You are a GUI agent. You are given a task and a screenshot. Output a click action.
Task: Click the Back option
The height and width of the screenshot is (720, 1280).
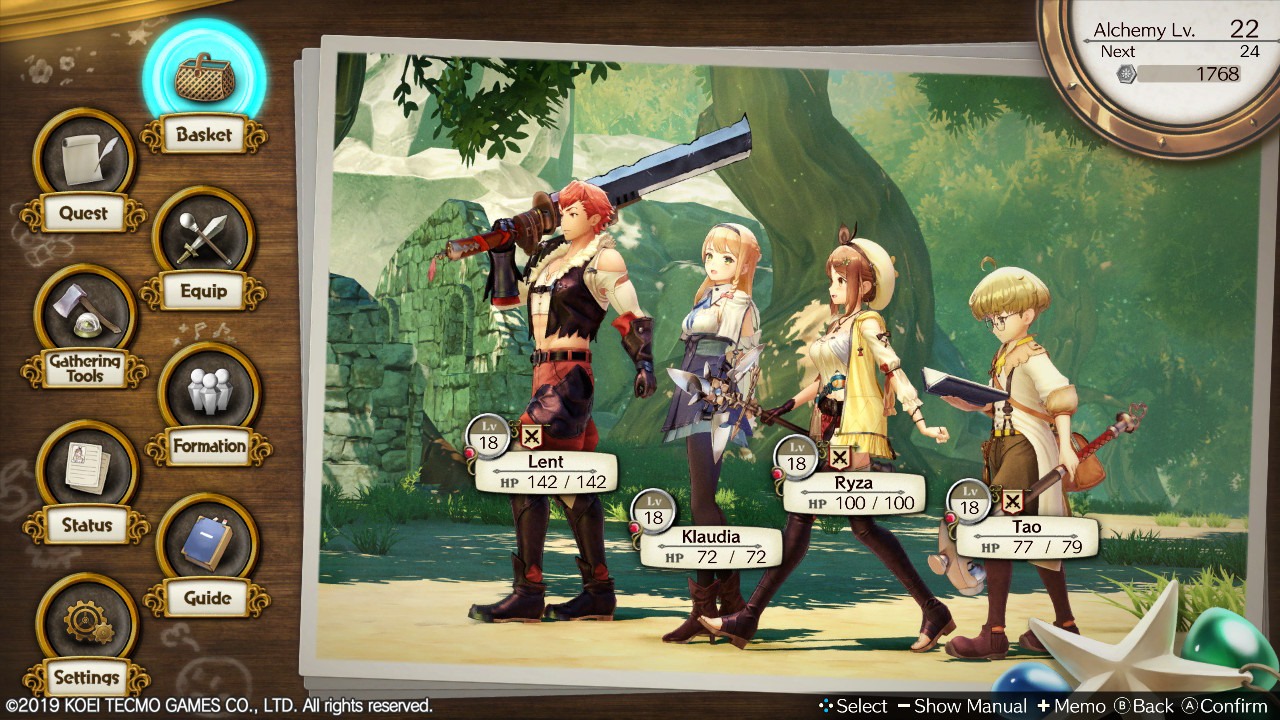coord(1145,705)
